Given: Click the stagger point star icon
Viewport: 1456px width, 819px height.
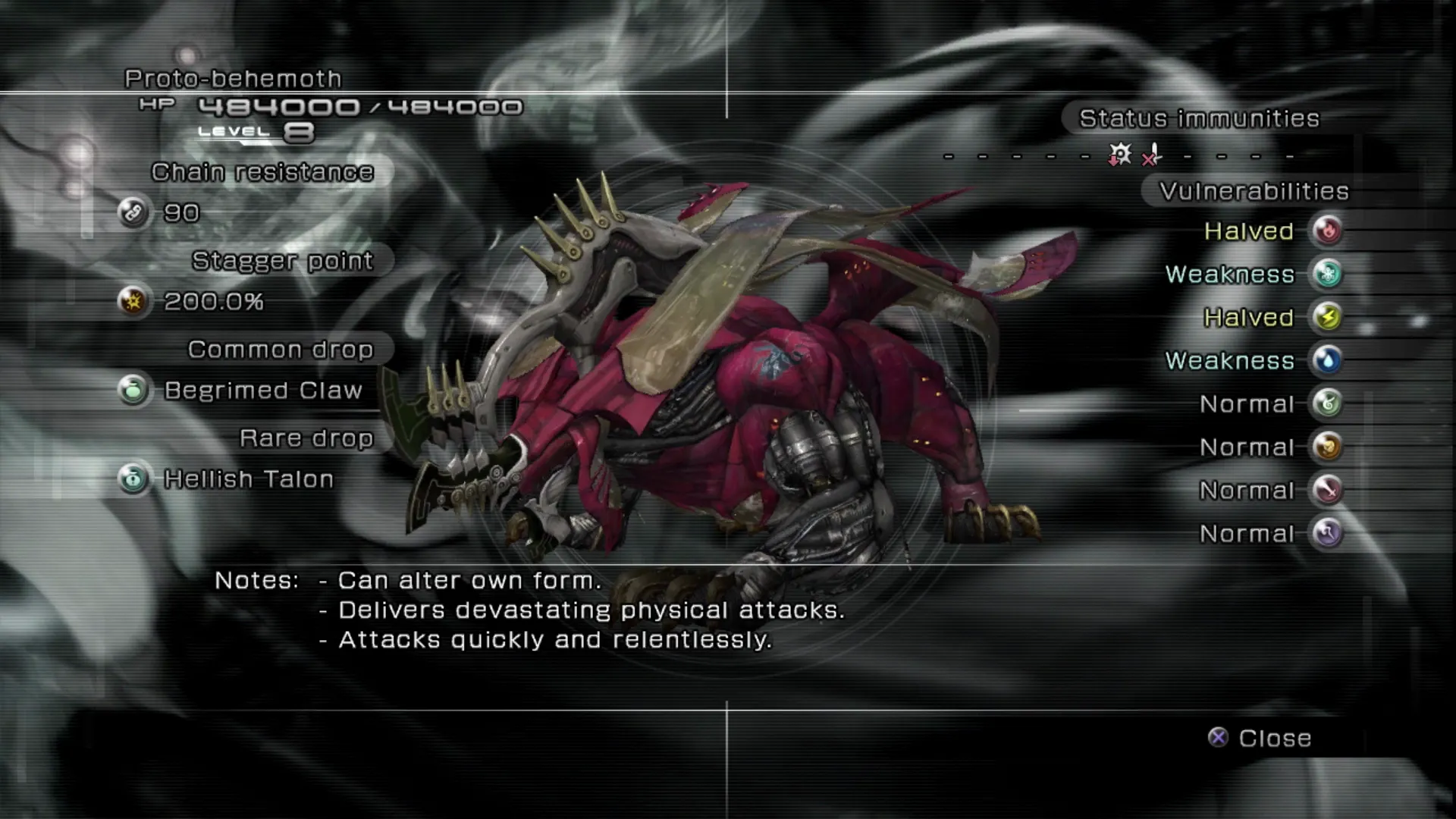Looking at the screenshot, I should [133, 301].
